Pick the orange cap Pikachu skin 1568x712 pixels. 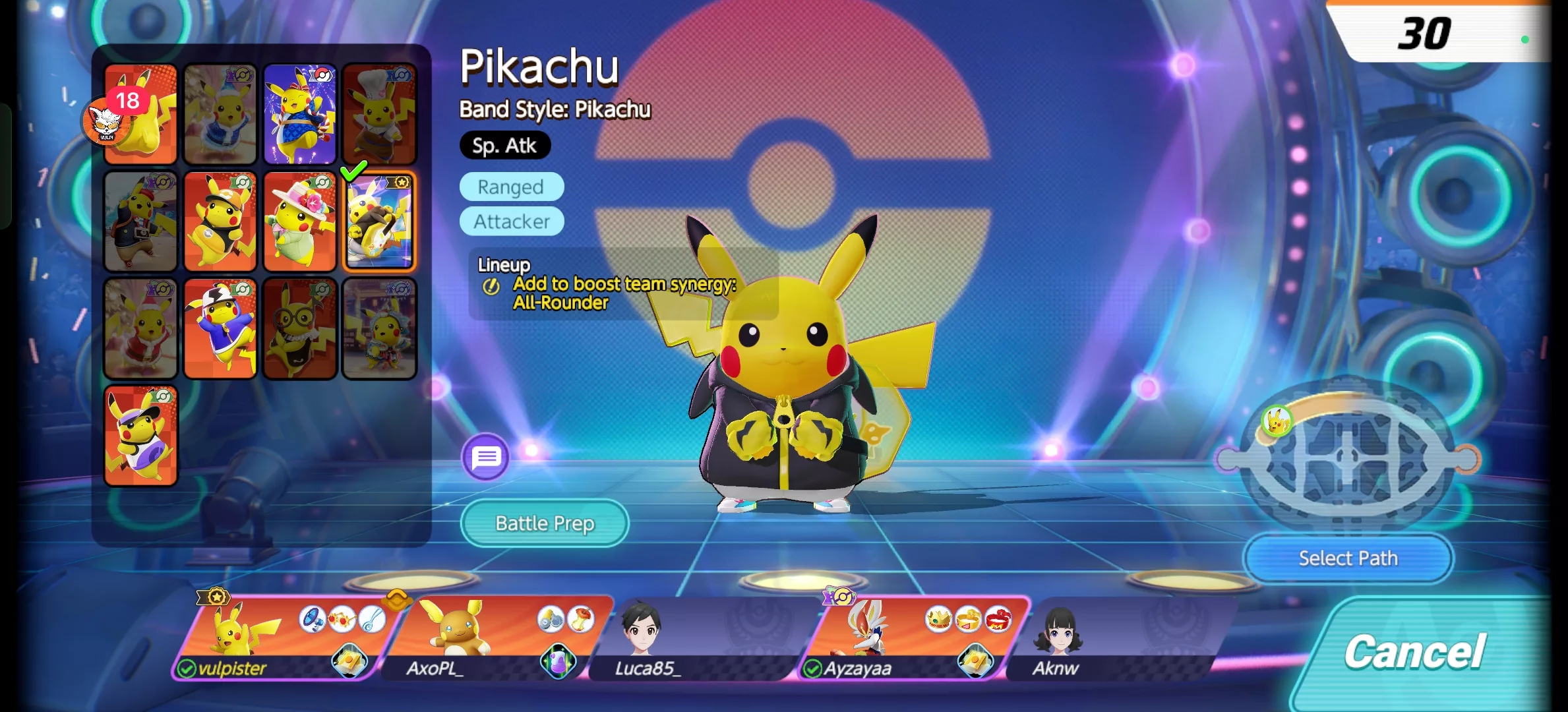[x=220, y=222]
